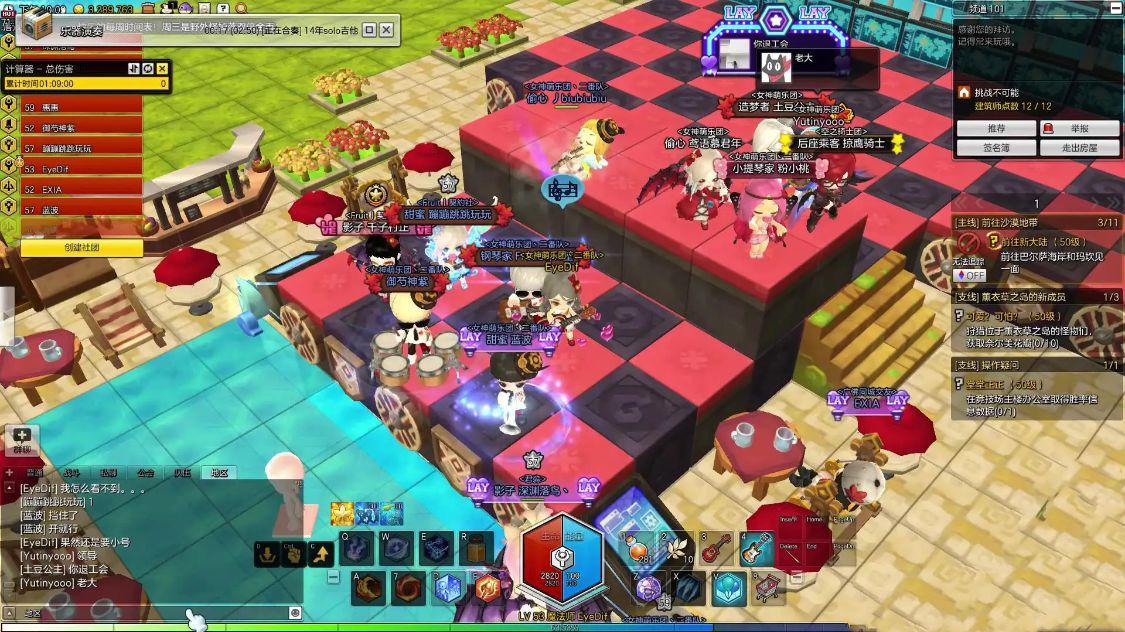Click 走出房屋 to leave the house

pyautogui.click(x=1079, y=147)
